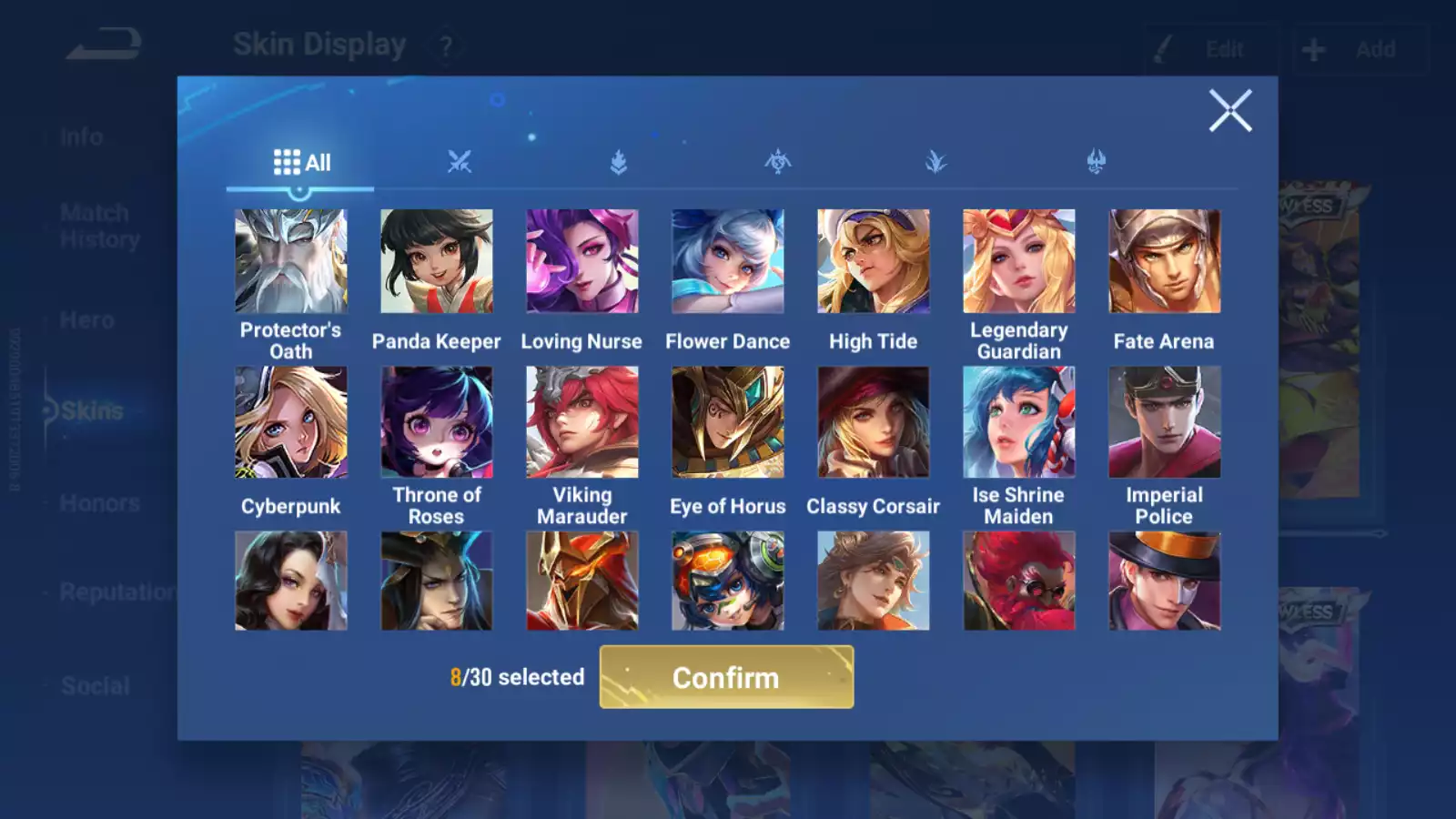The height and width of the screenshot is (819, 1456).
Task: Select the Panda Keeper skin
Action: pyautogui.click(x=437, y=261)
